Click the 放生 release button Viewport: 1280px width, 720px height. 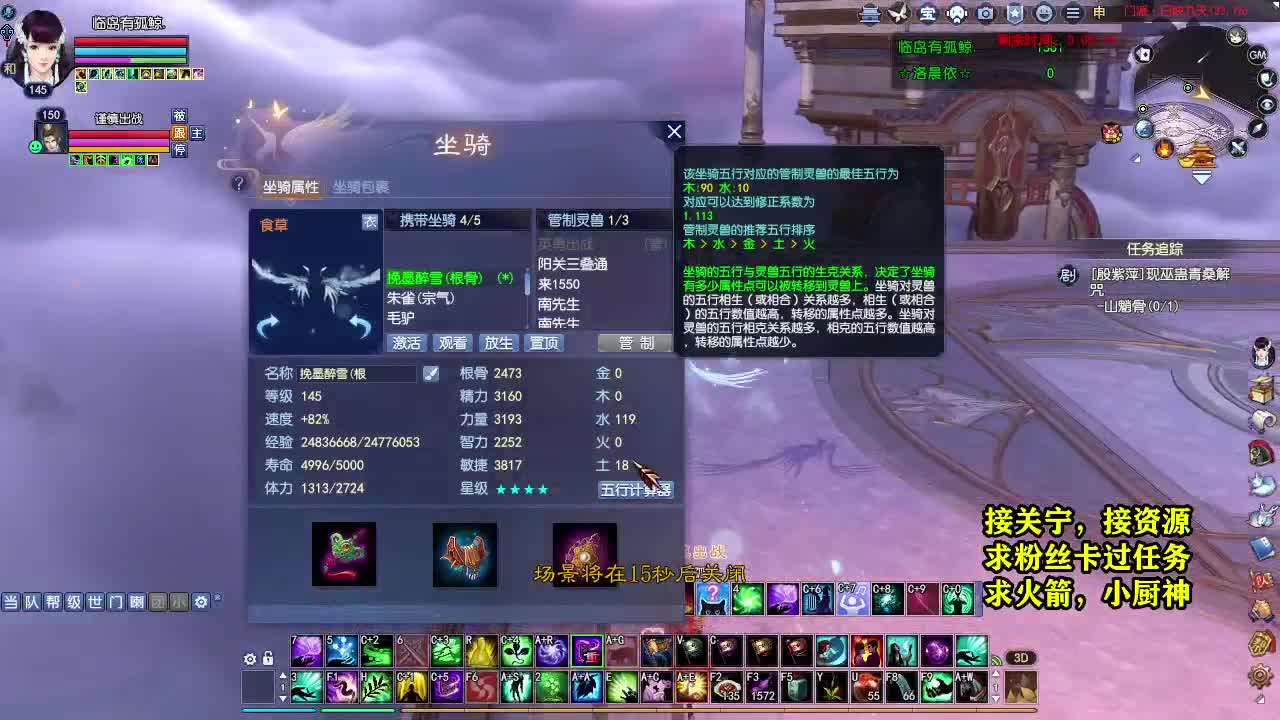(x=498, y=343)
